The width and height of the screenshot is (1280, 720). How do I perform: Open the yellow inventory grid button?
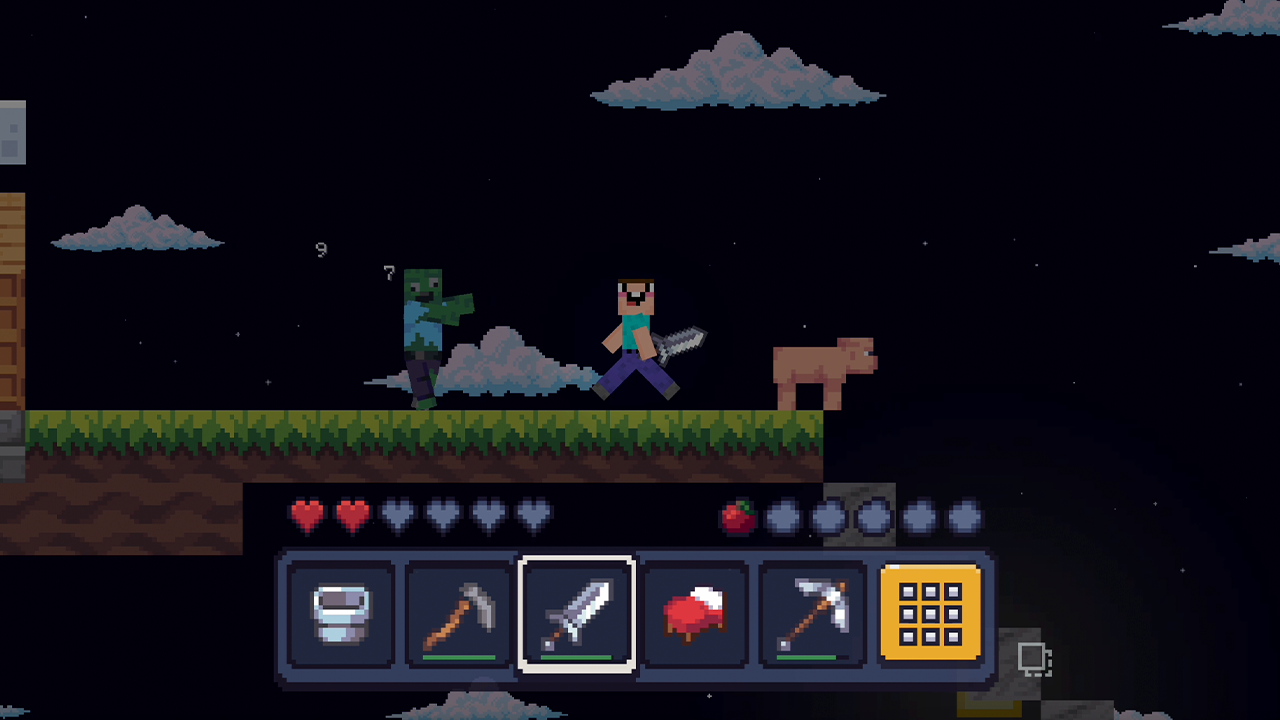pyautogui.click(x=930, y=613)
